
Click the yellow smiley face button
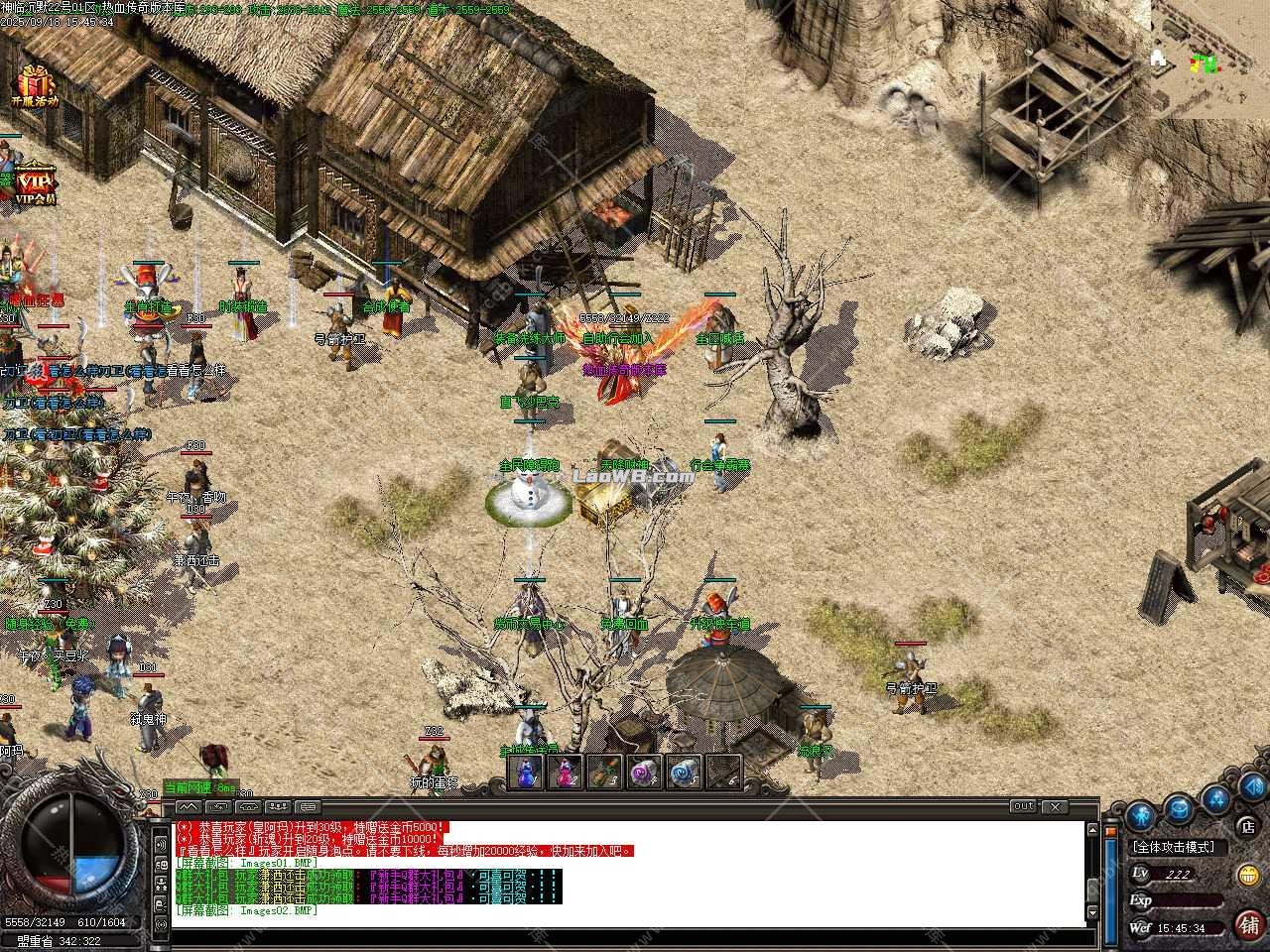tap(1248, 875)
